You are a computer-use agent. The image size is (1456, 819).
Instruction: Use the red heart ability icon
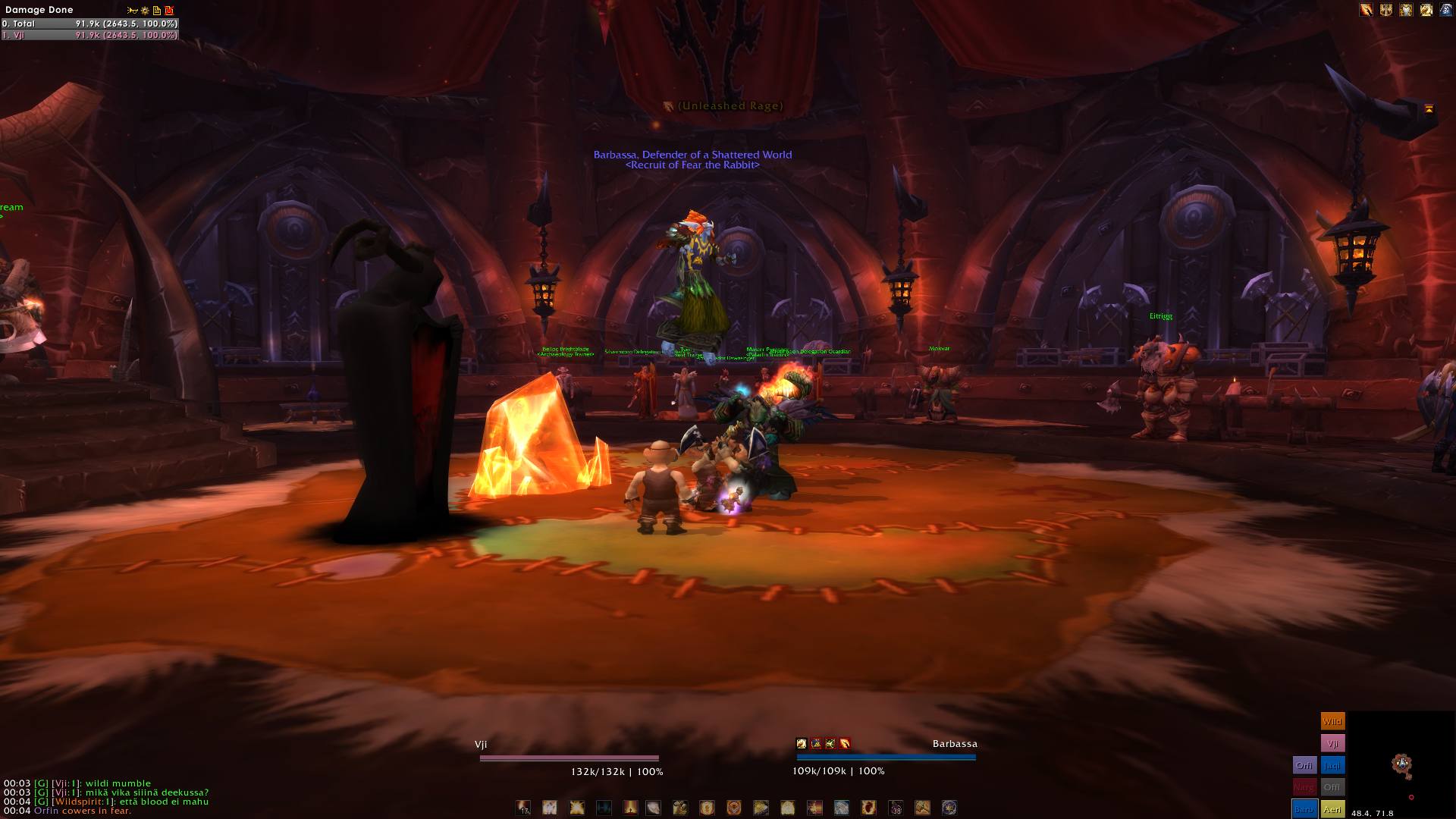pyautogui.click(x=868, y=808)
